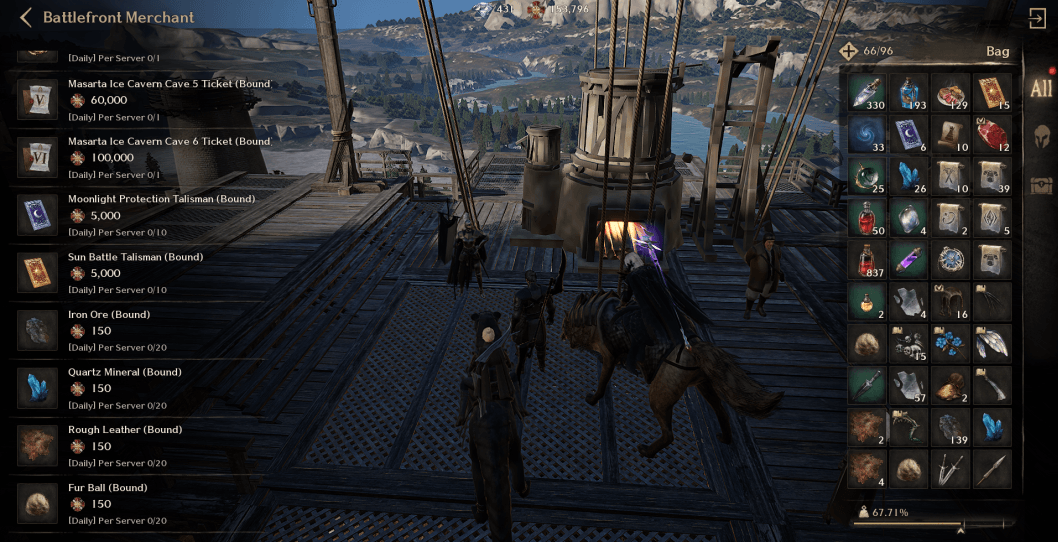Go back from Battlefront Merchant
This screenshot has height=542, width=1058.
(25, 17)
